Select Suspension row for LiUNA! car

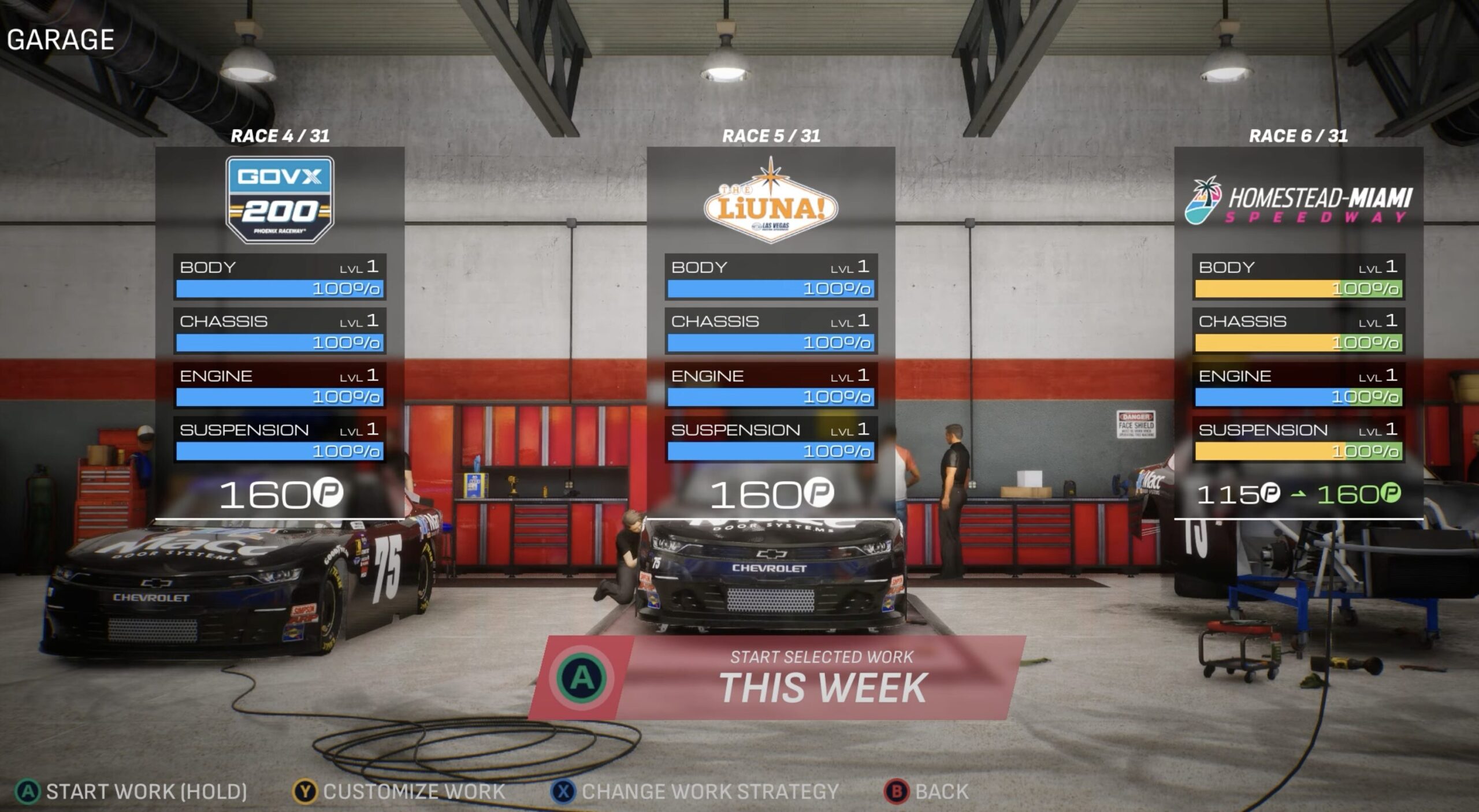point(771,439)
